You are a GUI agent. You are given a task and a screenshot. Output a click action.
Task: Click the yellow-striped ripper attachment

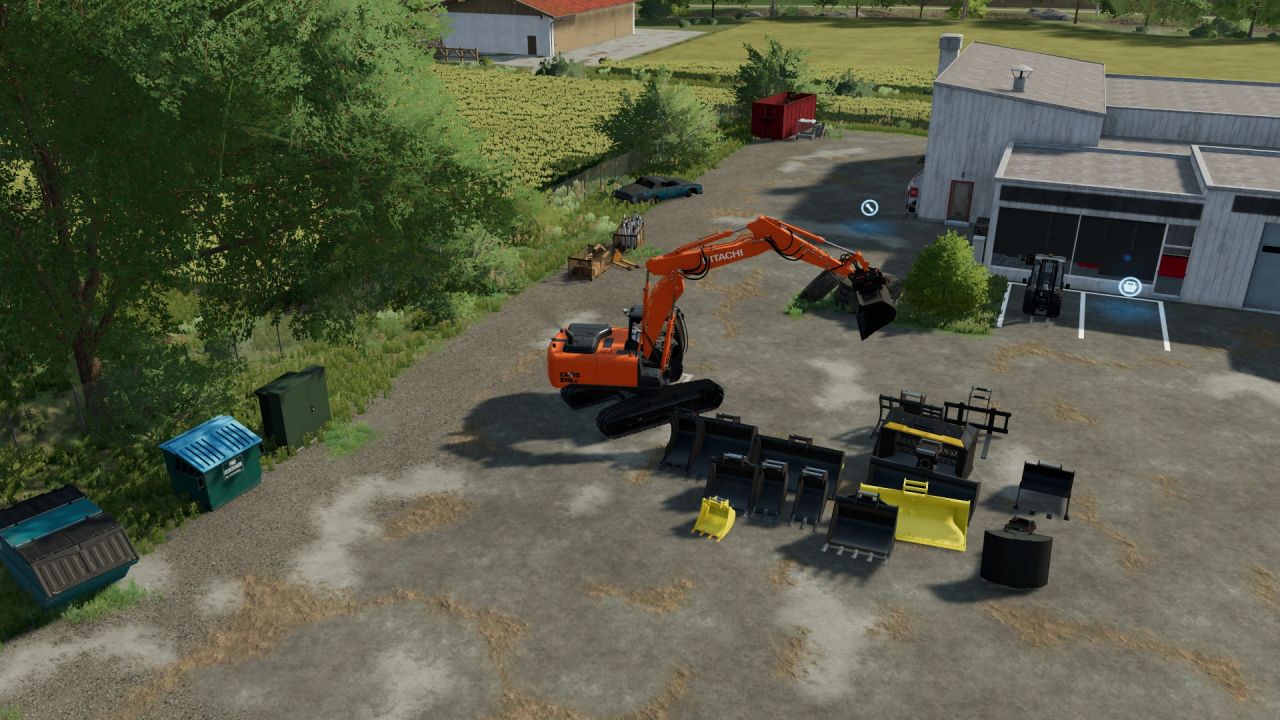tap(924, 441)
